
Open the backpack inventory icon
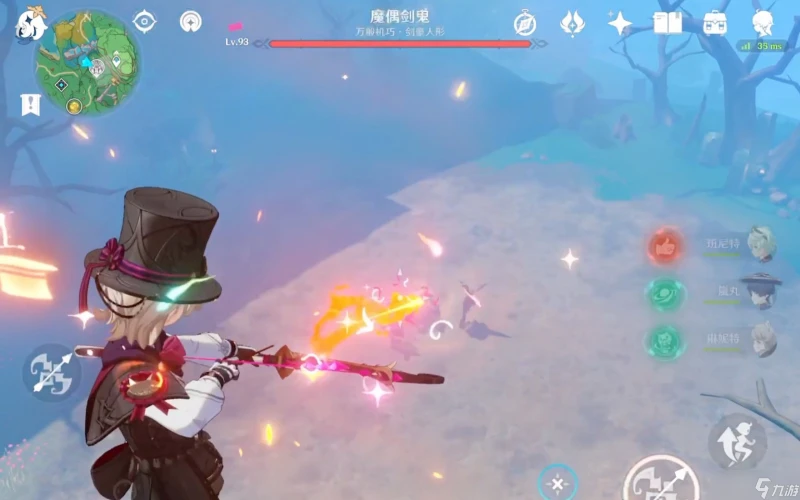[715, 22]
